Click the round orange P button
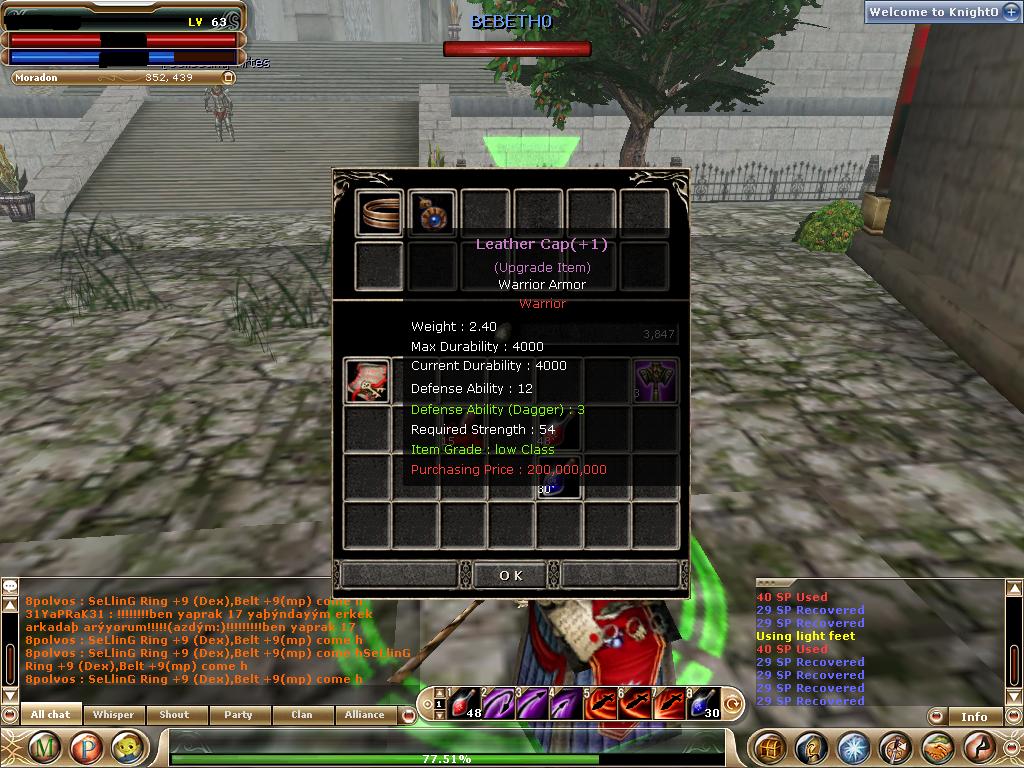The width and height of the screenshot is (1024, 768). click(x=86, y=747)
